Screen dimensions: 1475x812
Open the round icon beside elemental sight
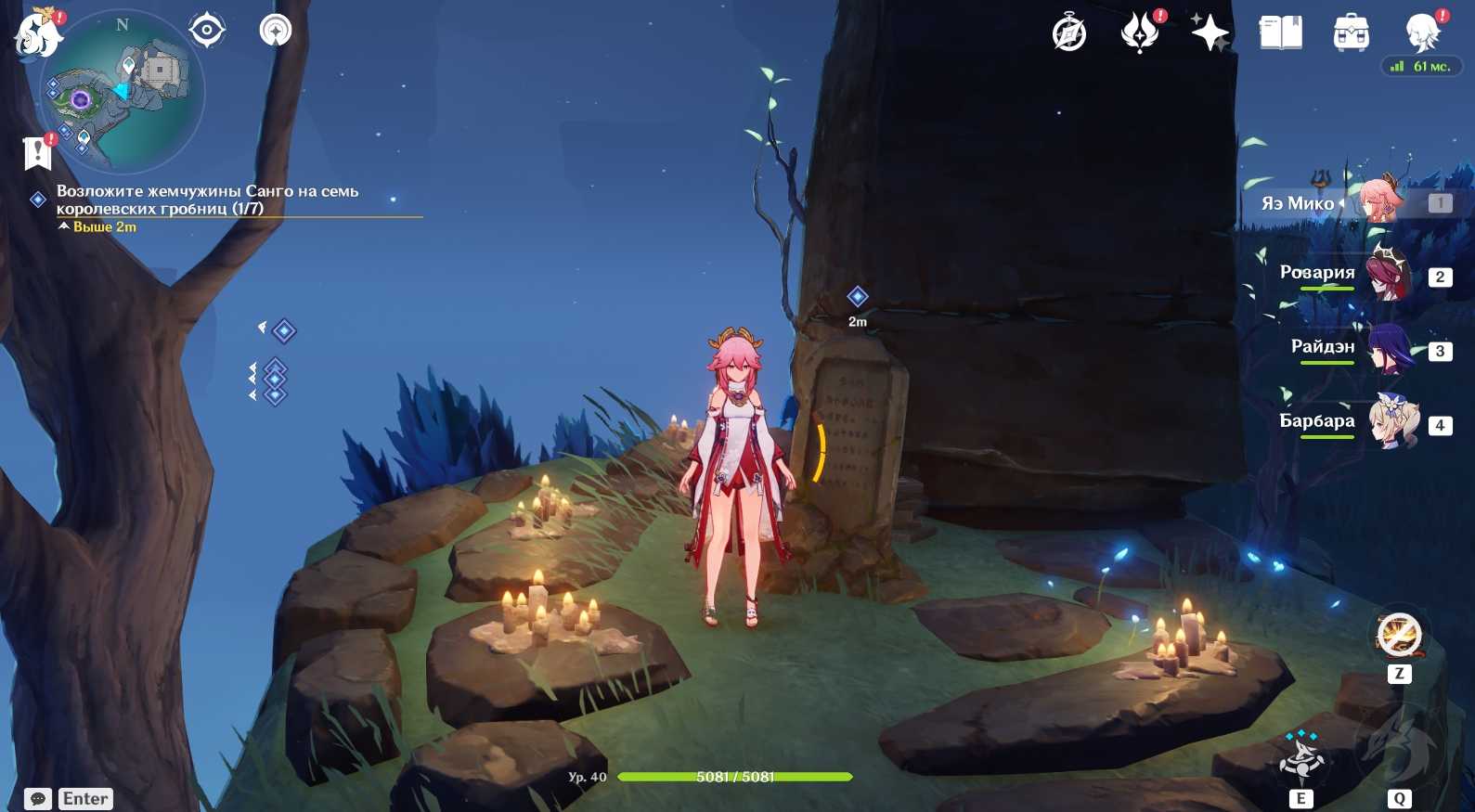coord(275,31)
